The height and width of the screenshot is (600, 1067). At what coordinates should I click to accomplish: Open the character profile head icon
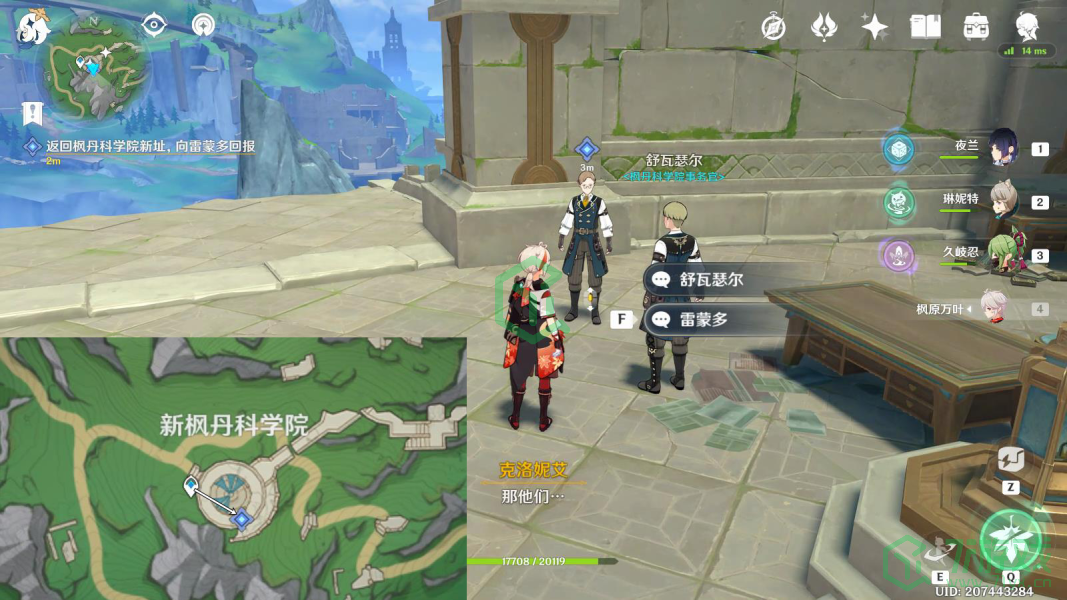[1027, 27]
